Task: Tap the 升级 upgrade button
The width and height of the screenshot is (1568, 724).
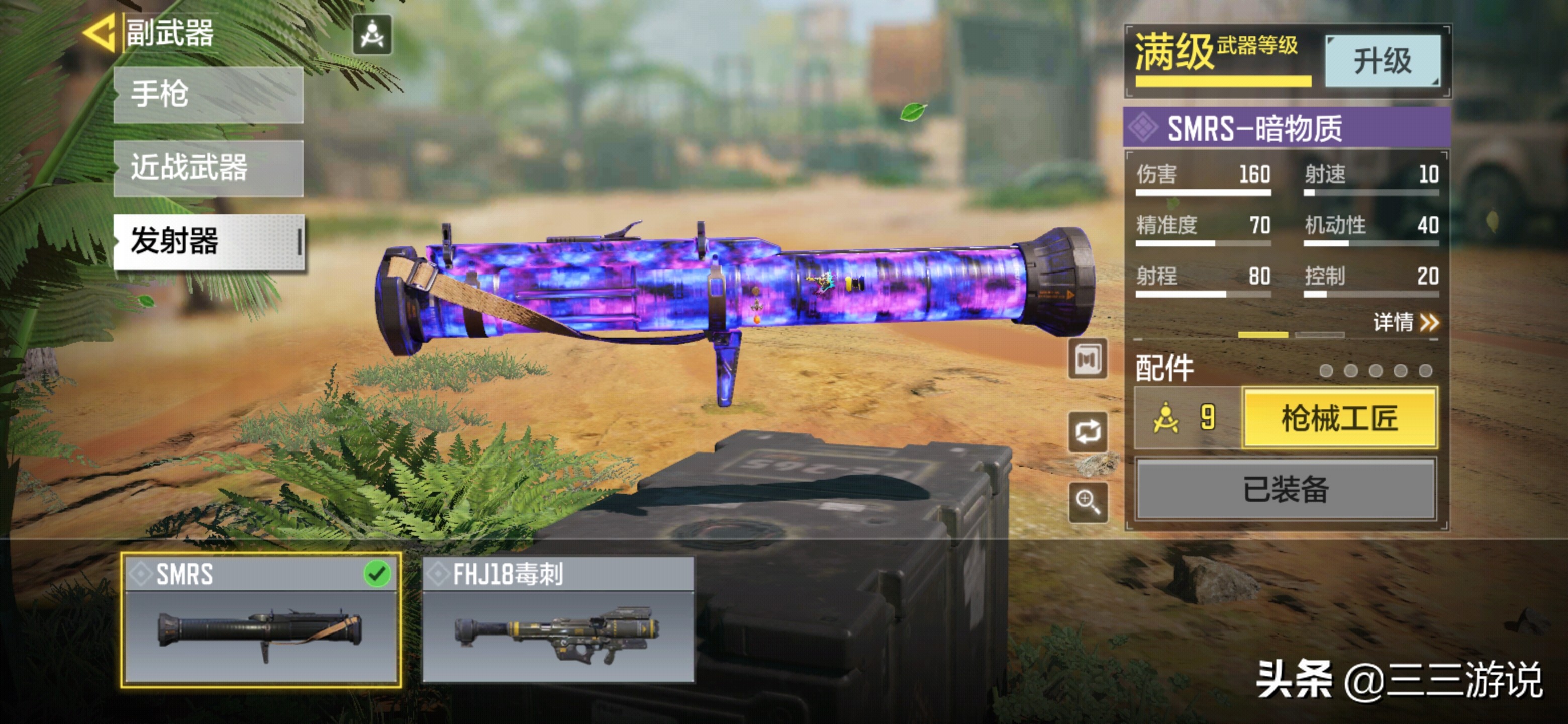Action: [x=1383, y=61]
